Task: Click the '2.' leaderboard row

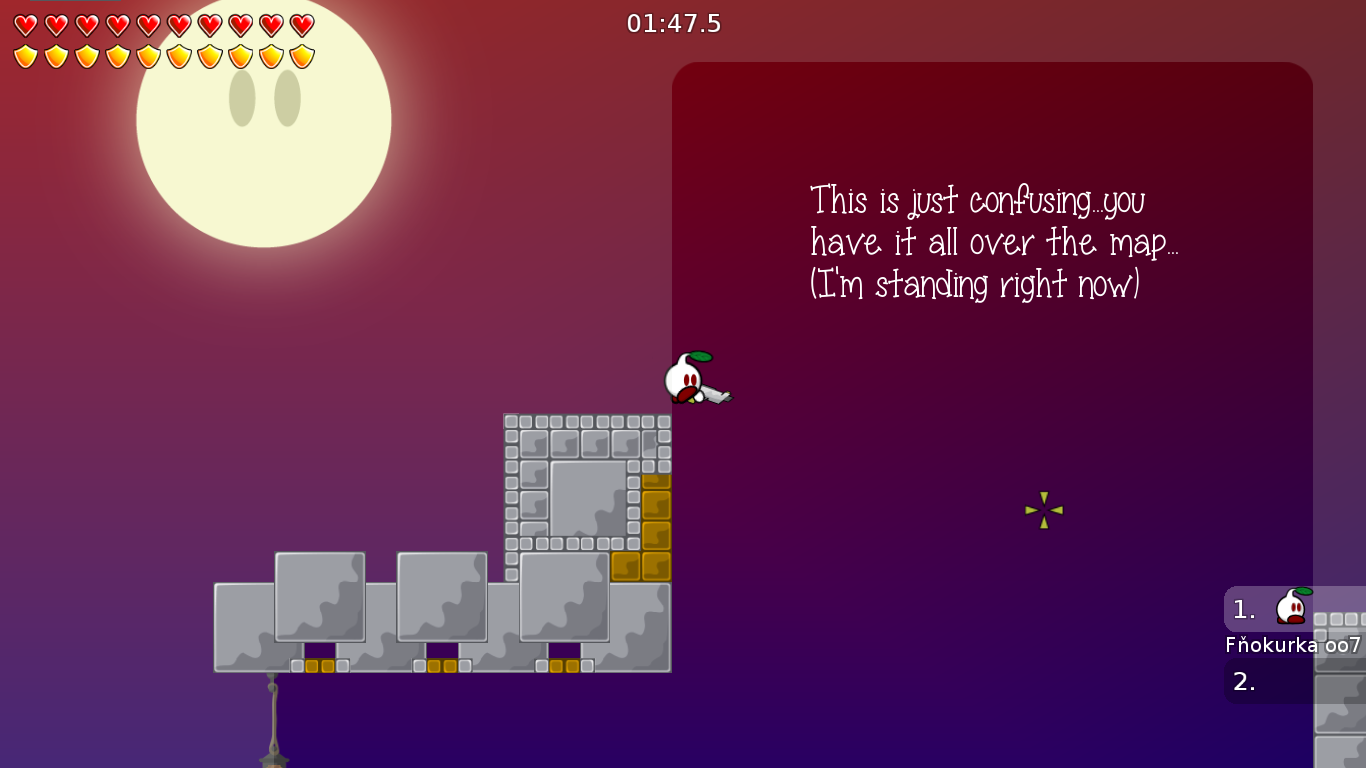Action: [1243, 683]
